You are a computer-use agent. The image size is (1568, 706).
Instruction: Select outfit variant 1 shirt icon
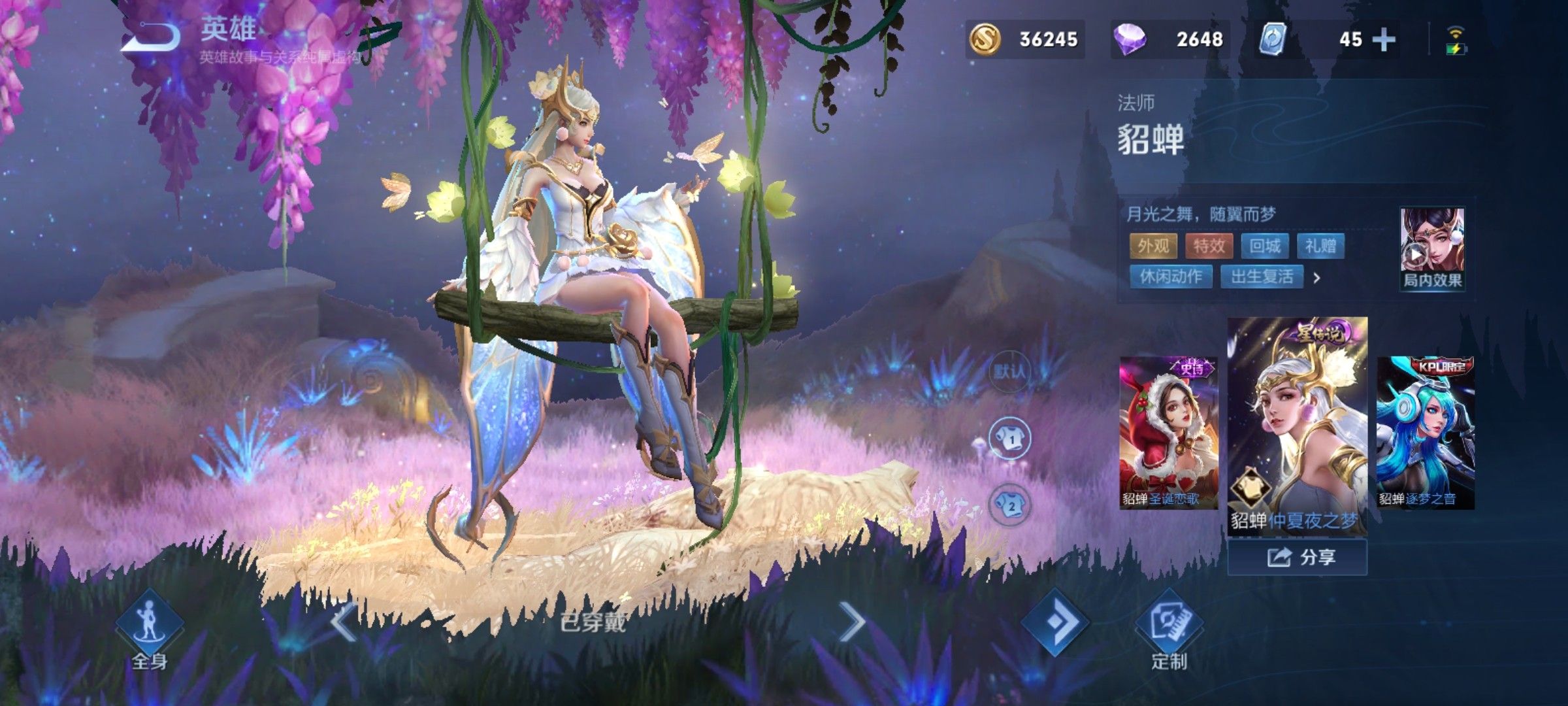click(x=1010, y=439)
